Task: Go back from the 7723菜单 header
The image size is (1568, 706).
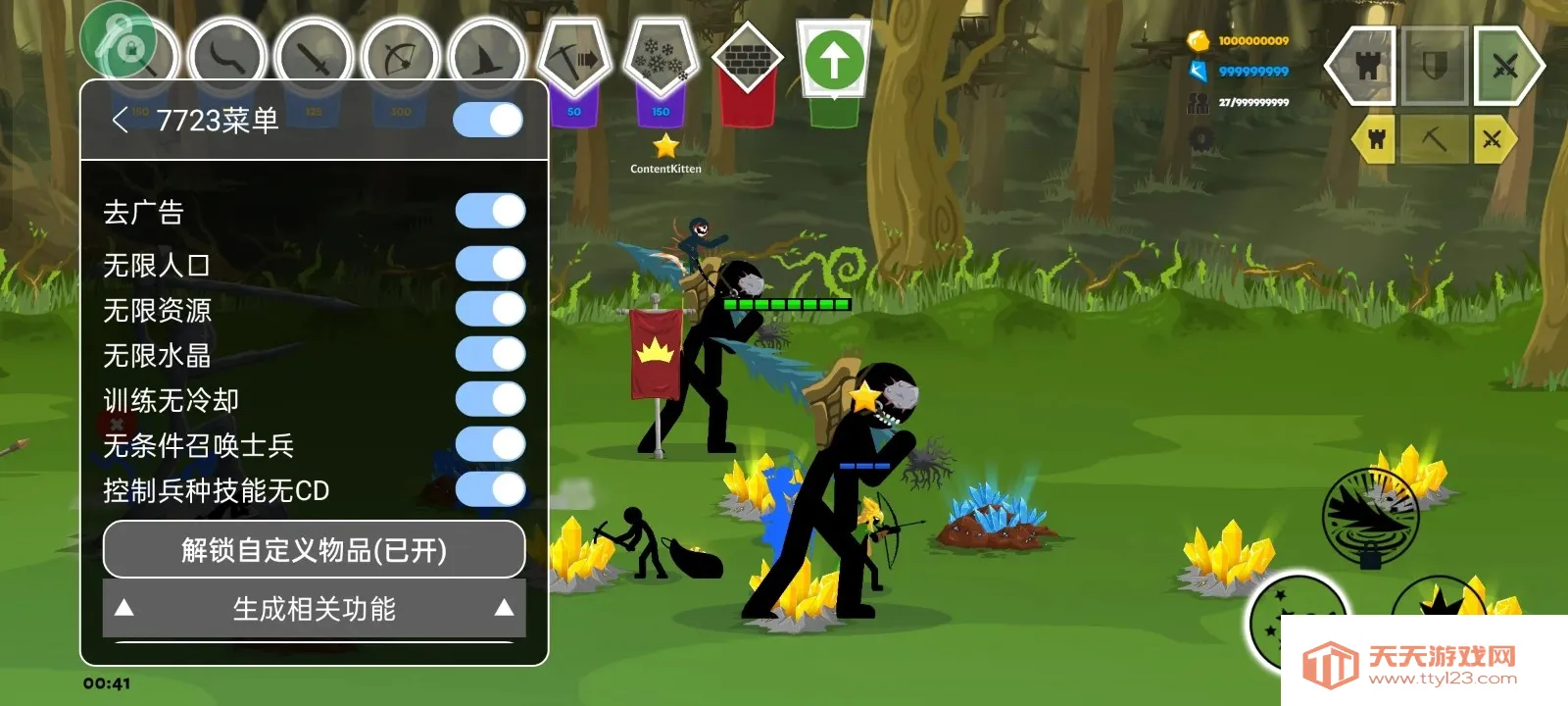Action: [x=121, y=121]
